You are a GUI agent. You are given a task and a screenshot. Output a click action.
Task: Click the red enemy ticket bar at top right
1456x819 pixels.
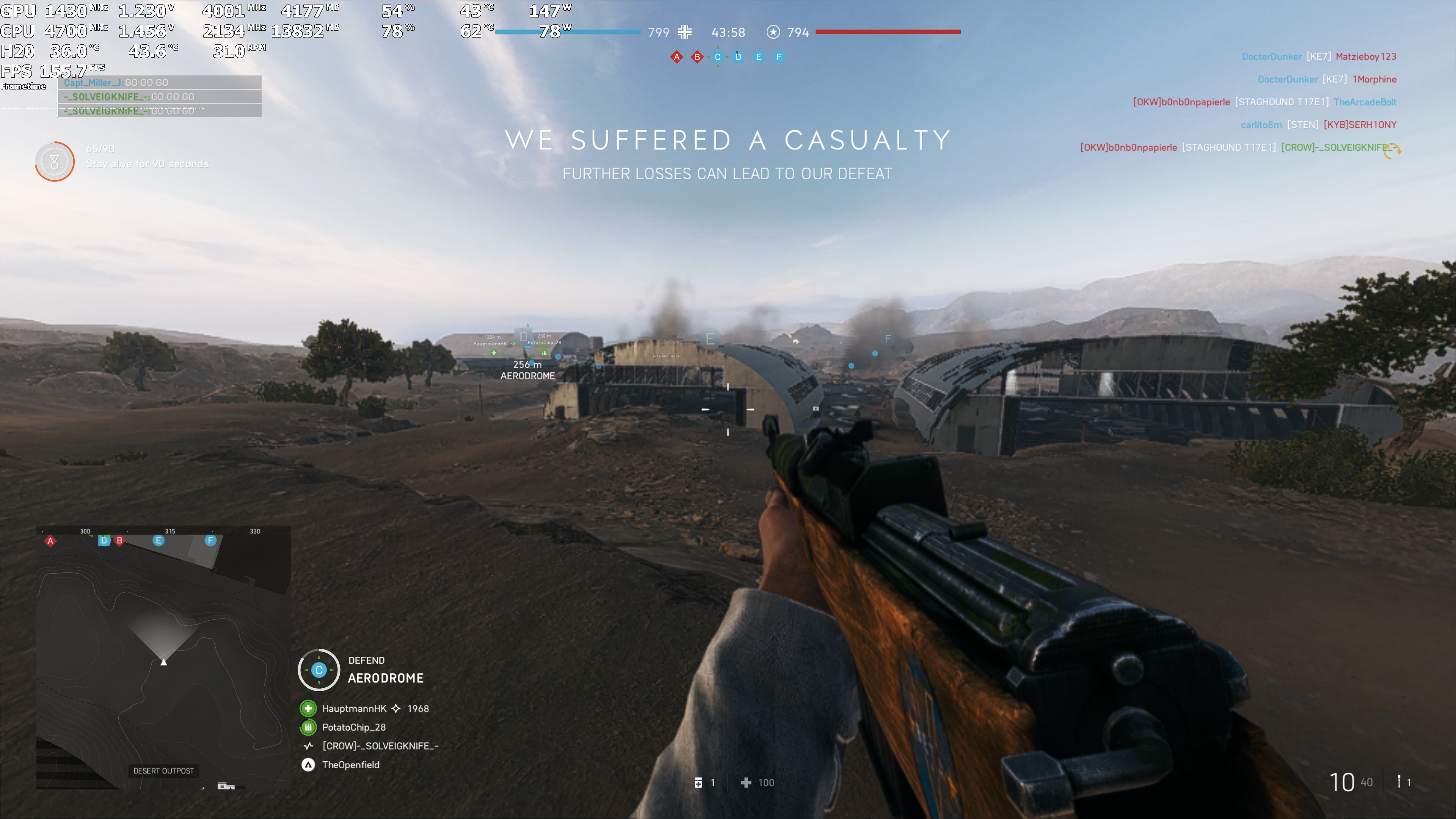coord(887,31)
